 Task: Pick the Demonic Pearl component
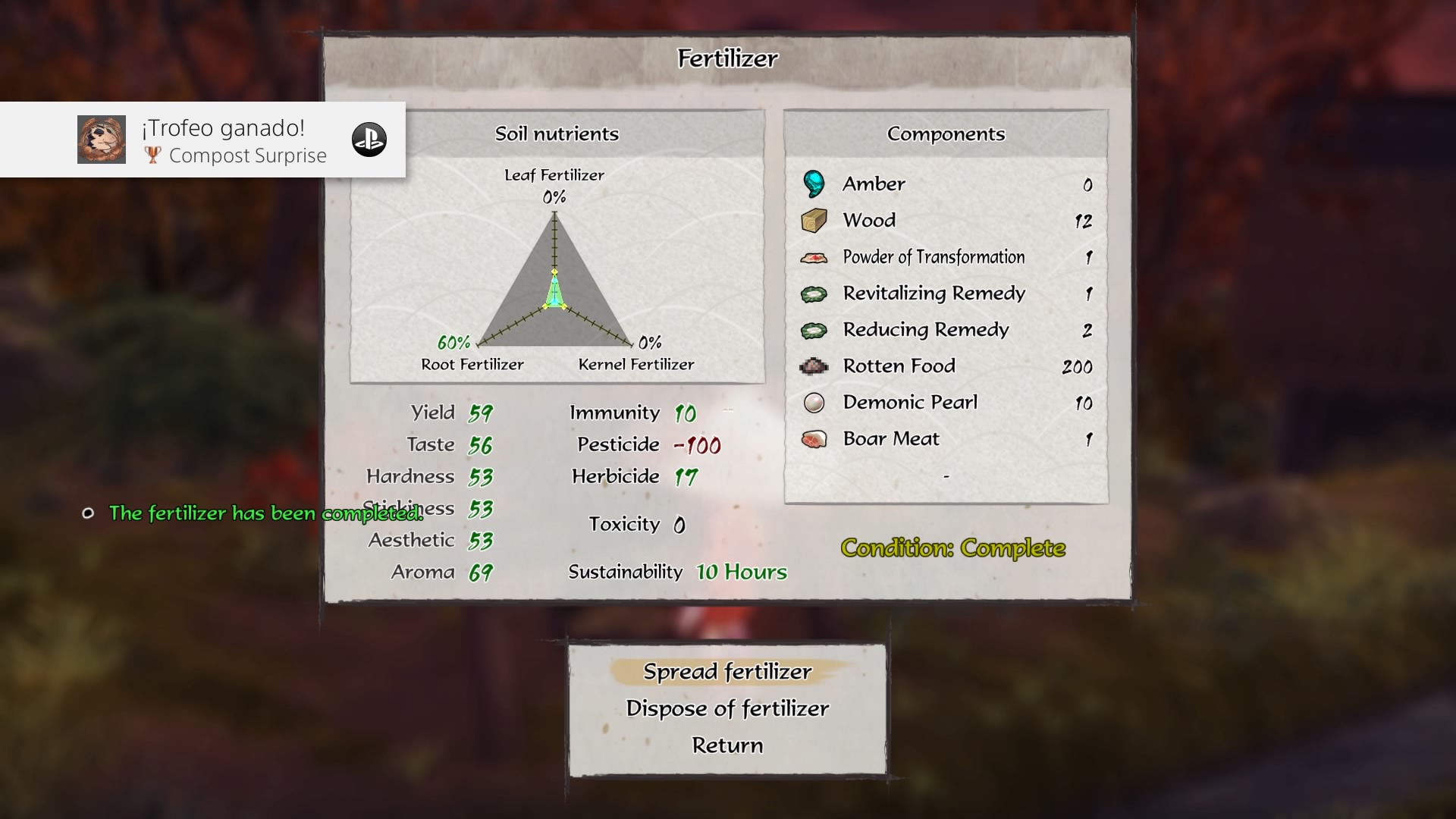pyautogui.click(x=946, y=403)
